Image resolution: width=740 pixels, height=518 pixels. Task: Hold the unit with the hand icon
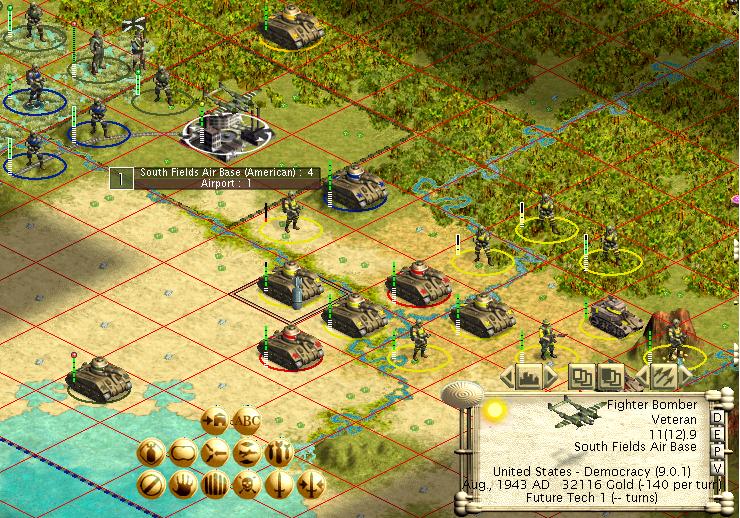pos(182,486)
